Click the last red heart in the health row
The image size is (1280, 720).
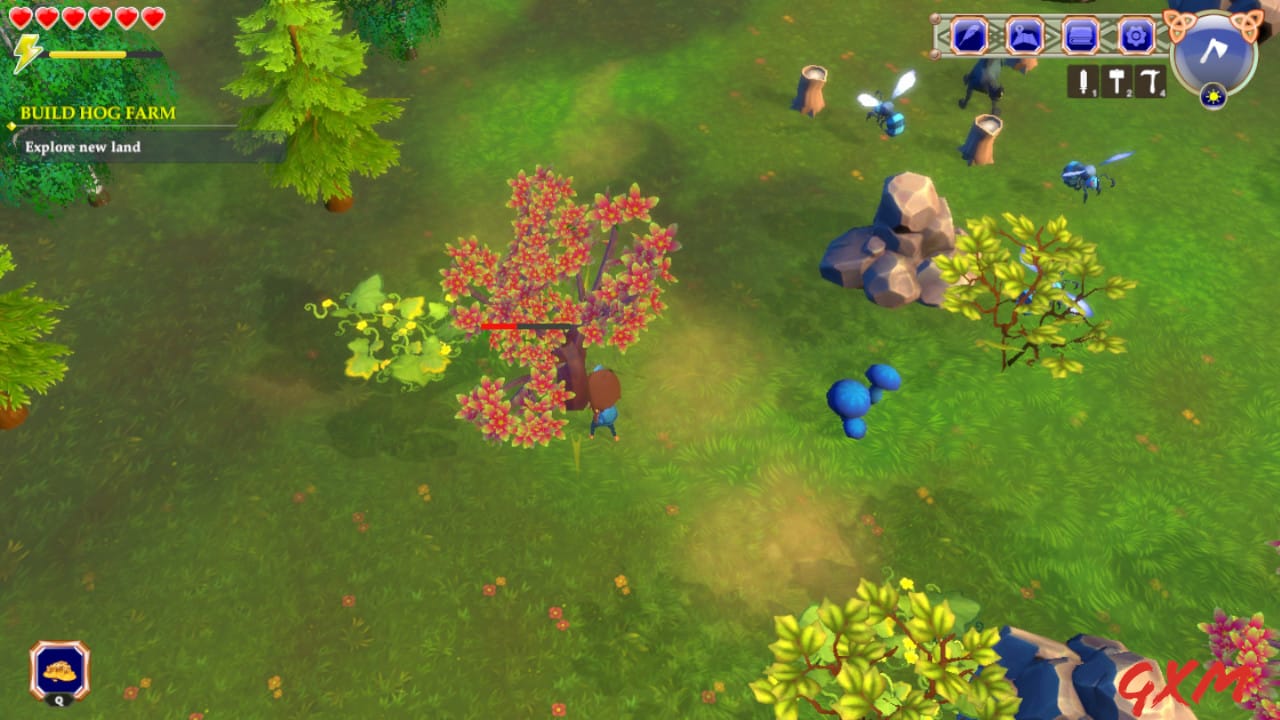[x=152, y=18]
